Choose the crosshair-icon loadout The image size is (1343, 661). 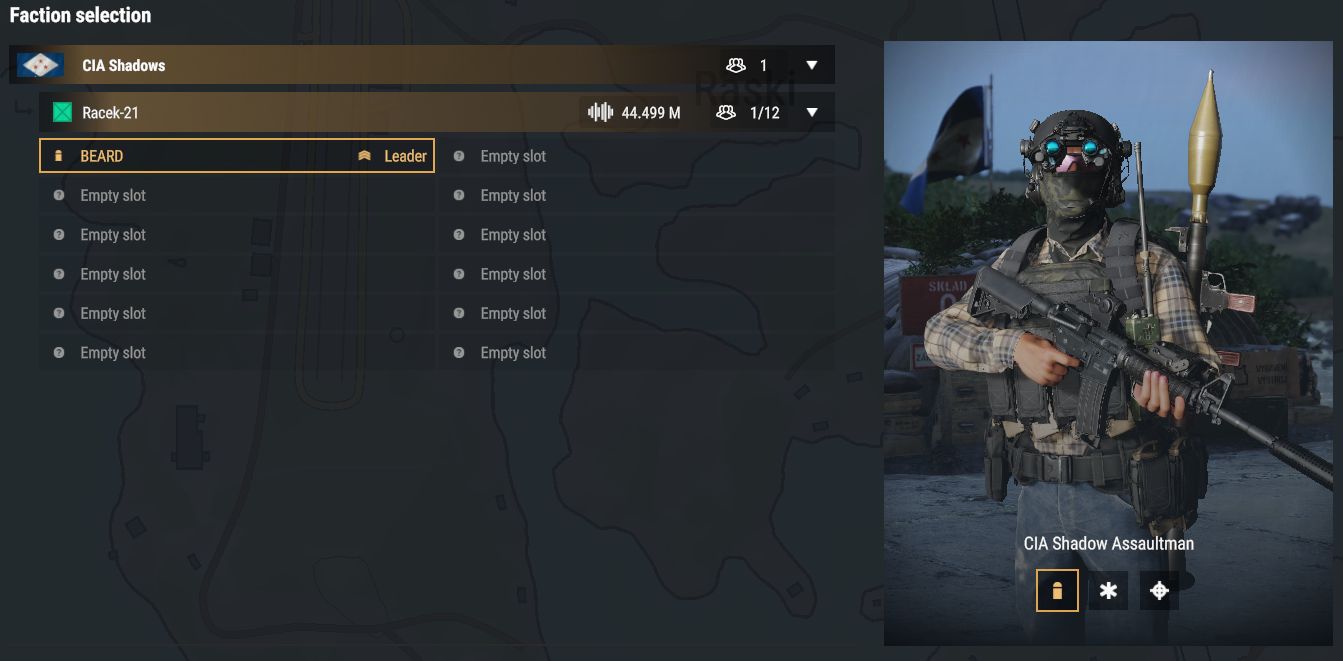coord(1159,591)
